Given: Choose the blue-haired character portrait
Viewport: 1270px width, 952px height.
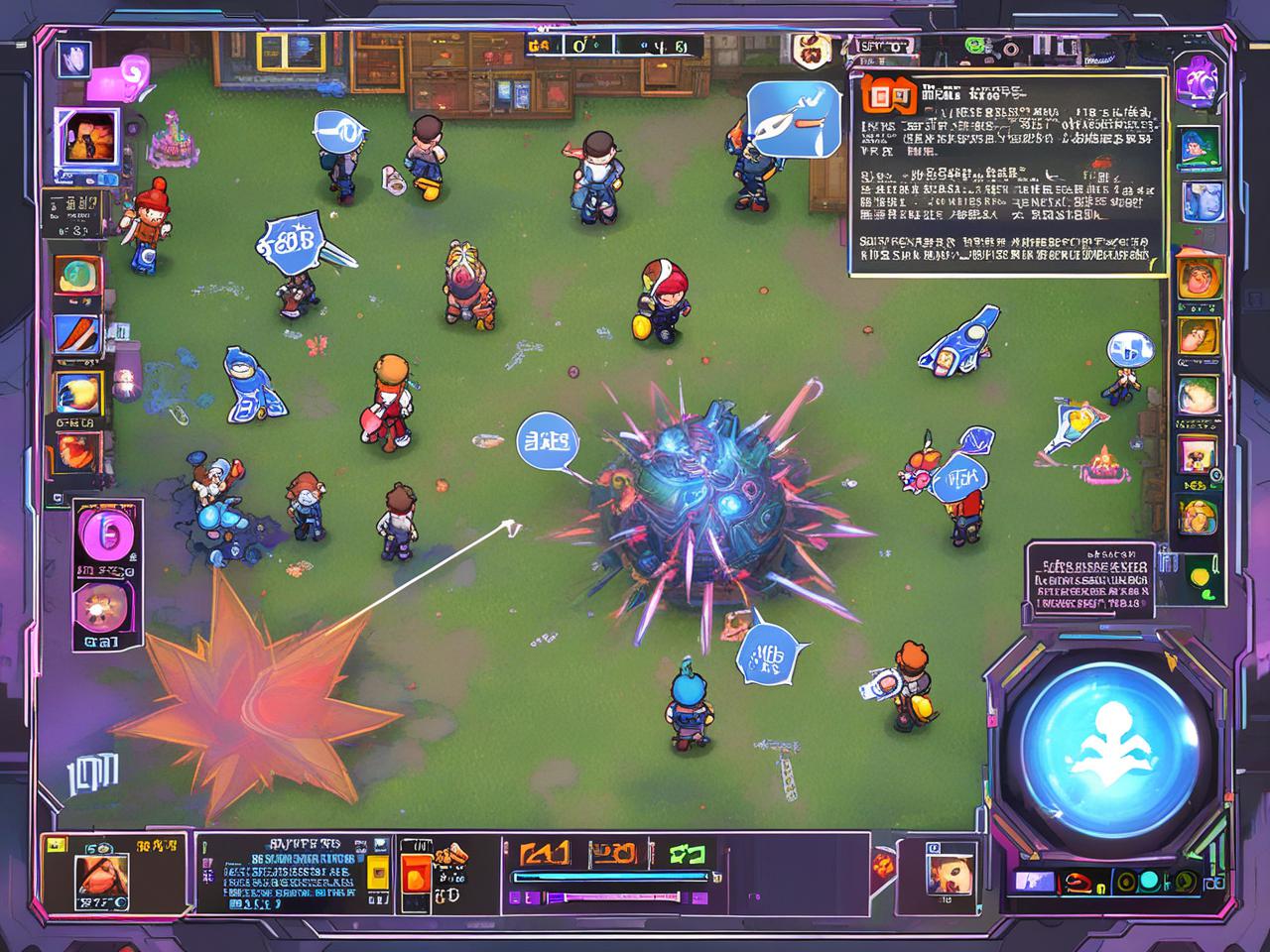Looking at the screenshot, I should tap(1200, 148).
